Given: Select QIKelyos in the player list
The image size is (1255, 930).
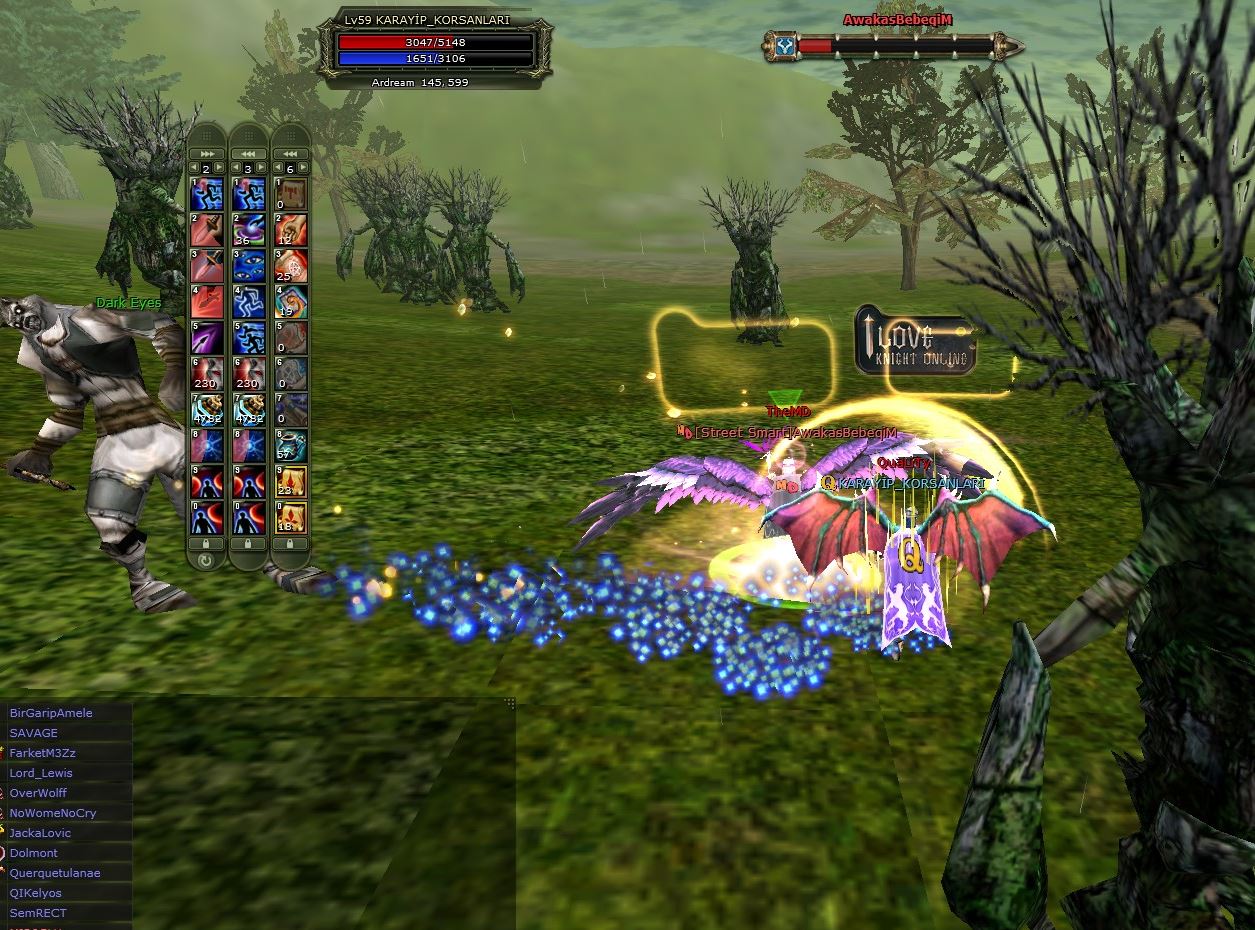Looking at the screenshot, I should (x=36, y=893).
